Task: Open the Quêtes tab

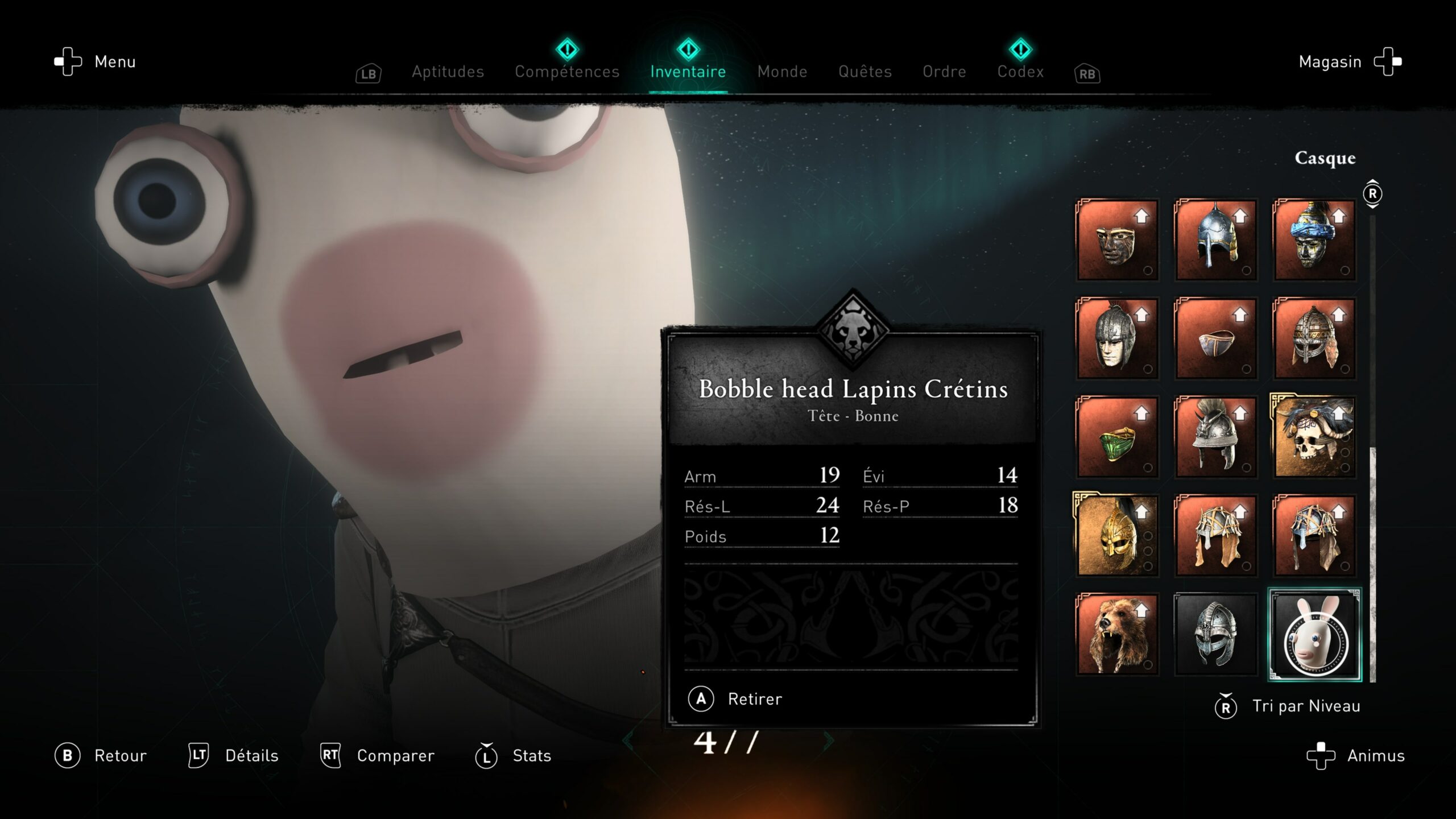Action: [864, 72]
